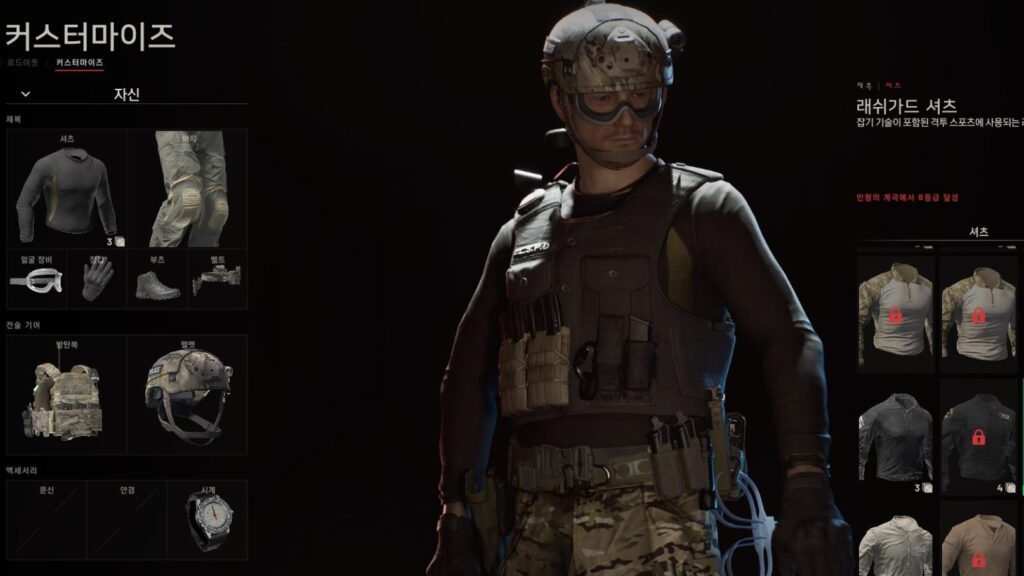The image size is (1024, 576).
Task: Open the 바지 (pants) equipment slot
Action: tap(188, 189)
